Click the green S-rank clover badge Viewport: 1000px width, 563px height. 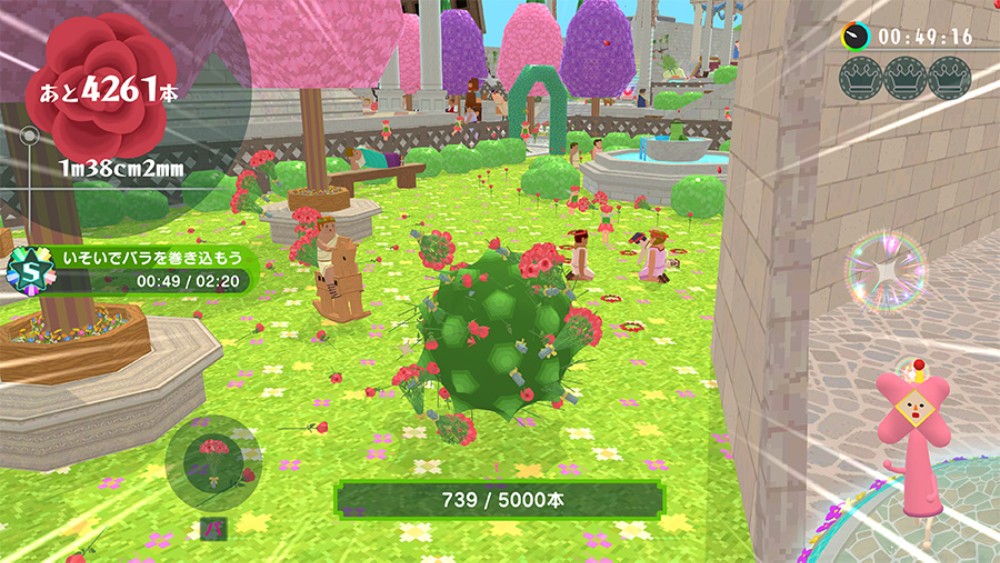click(29, 270)
